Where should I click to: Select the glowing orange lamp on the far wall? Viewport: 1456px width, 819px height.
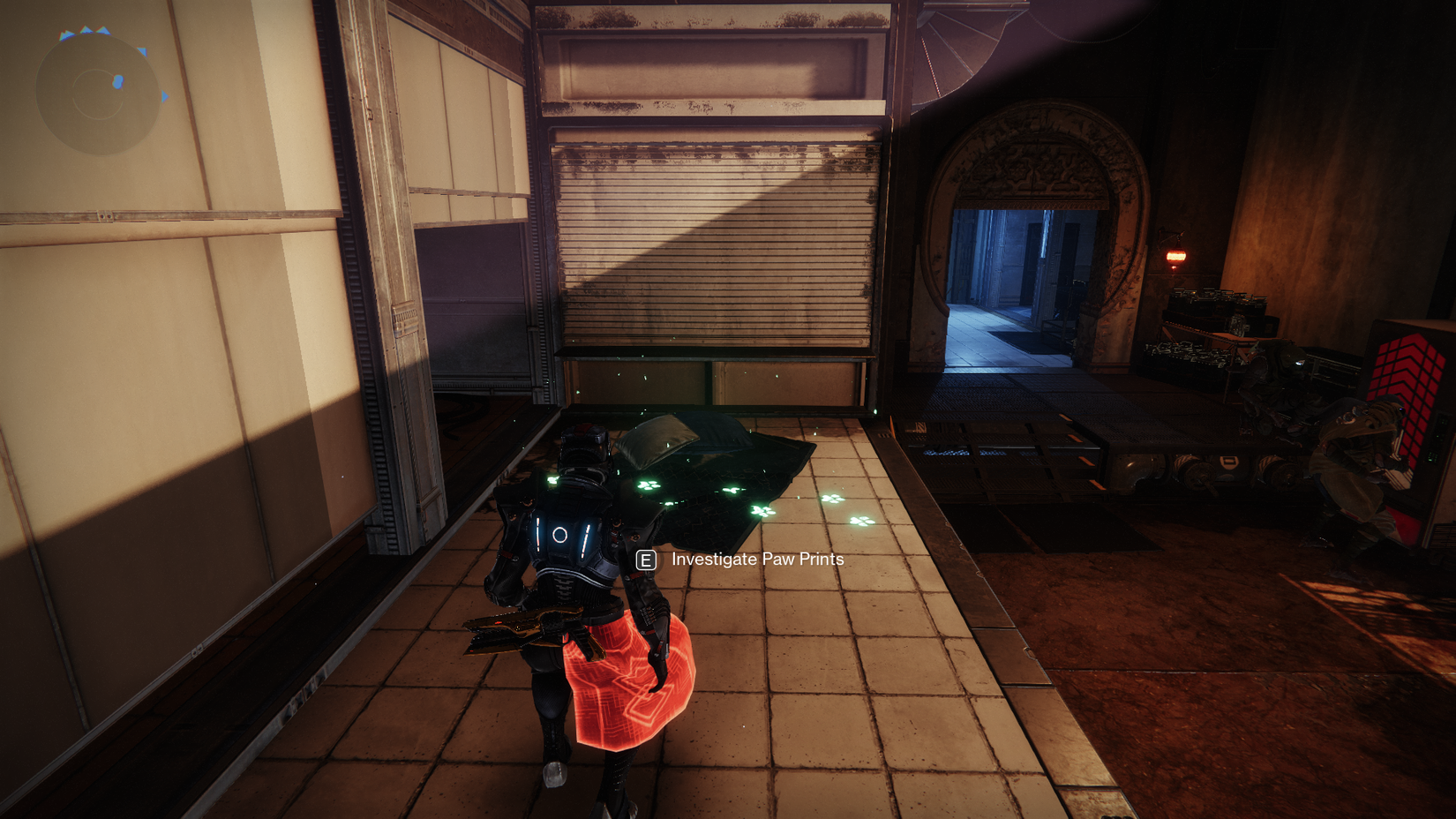coord(1174,257)
